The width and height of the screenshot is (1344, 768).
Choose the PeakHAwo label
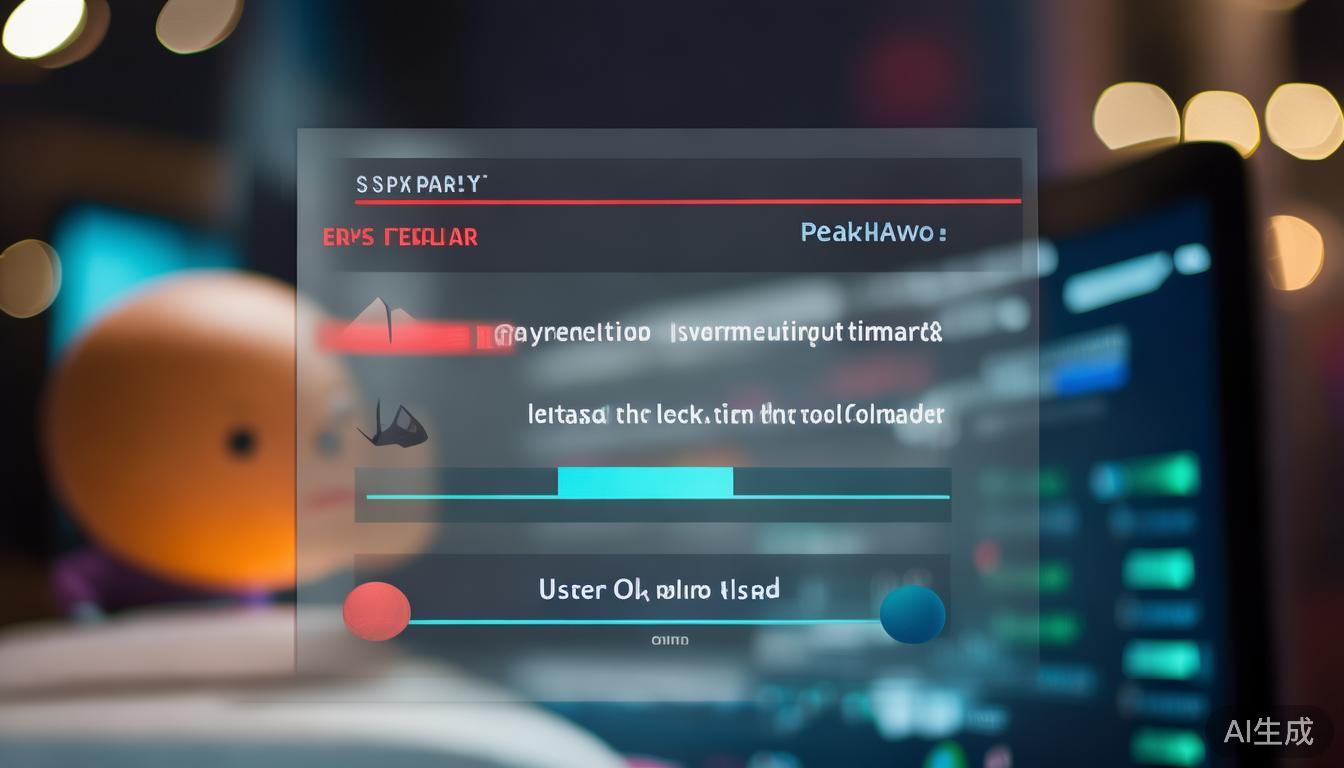tap(873, 233)
